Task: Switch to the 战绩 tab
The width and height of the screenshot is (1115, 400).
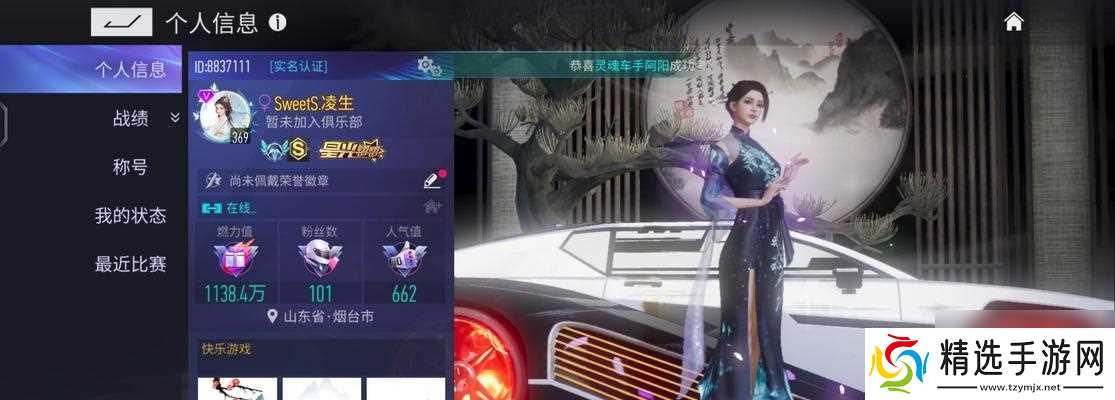Action: [x=130, y=118]
